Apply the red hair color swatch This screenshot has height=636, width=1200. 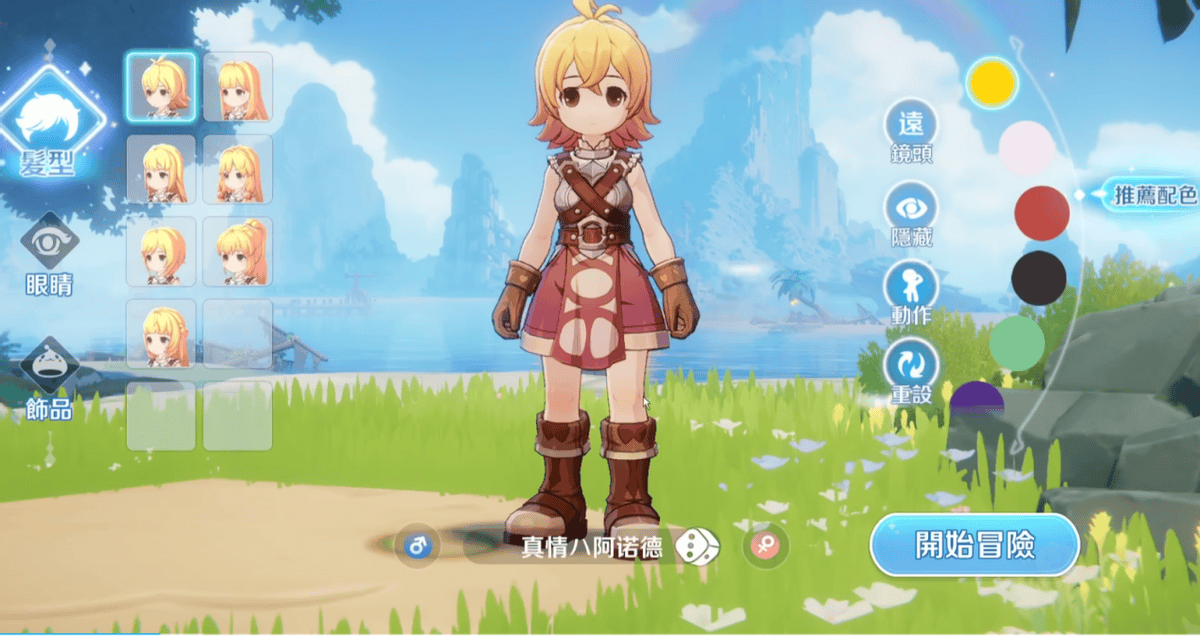[1042, 213]
